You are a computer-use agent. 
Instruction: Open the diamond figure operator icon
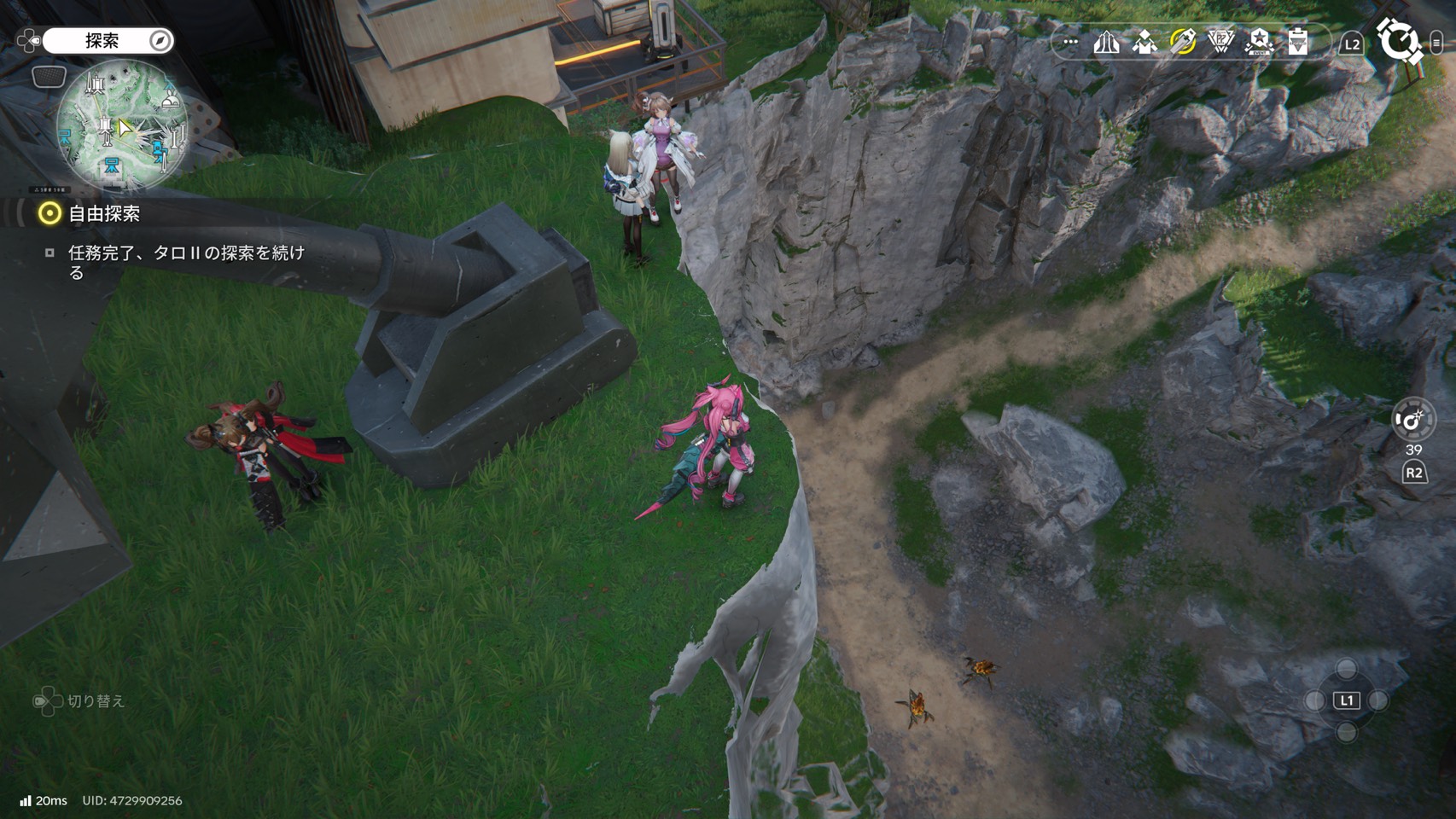pyautogui.click(x=1144, y=42)
